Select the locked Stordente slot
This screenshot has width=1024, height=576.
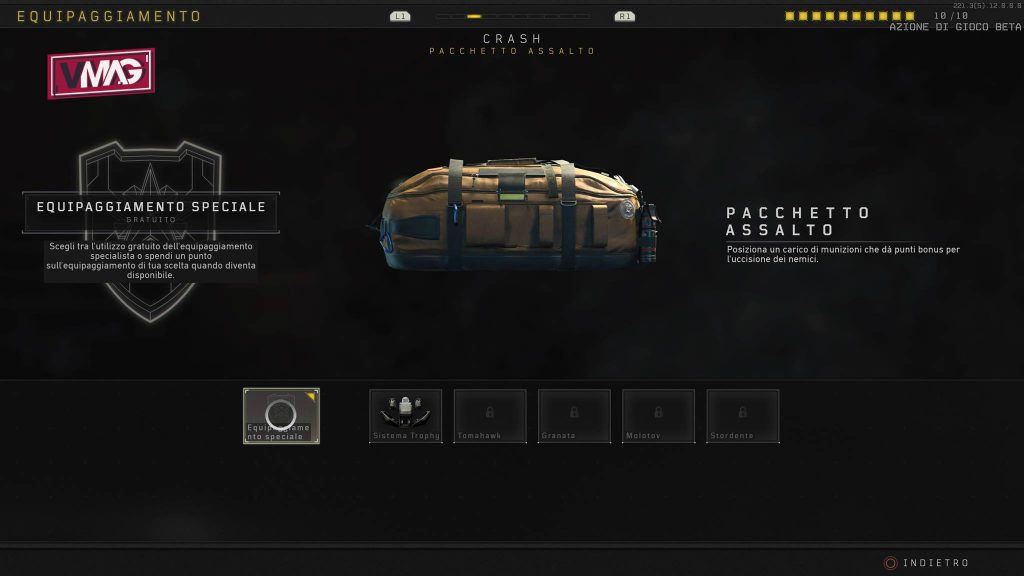[742, 415]
